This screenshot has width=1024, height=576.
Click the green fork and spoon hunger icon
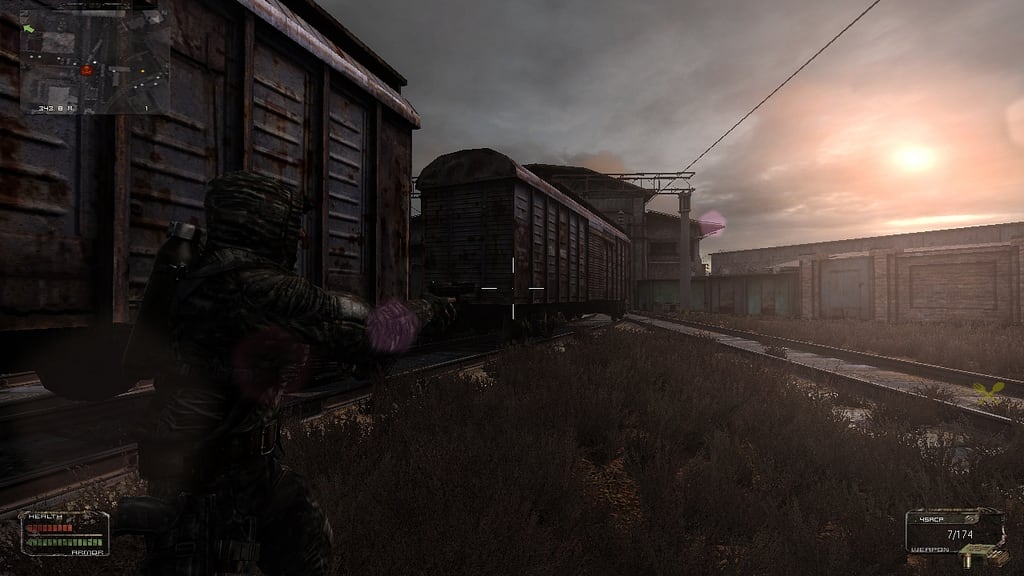(987, 393)
